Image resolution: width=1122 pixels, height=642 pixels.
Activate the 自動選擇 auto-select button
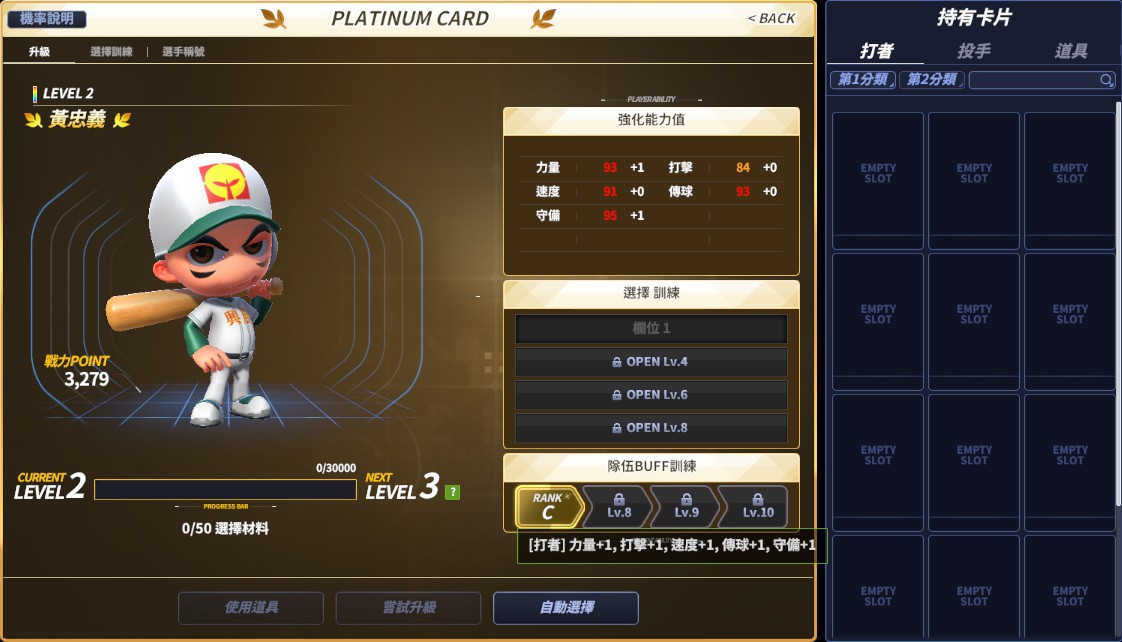[566, 608]
